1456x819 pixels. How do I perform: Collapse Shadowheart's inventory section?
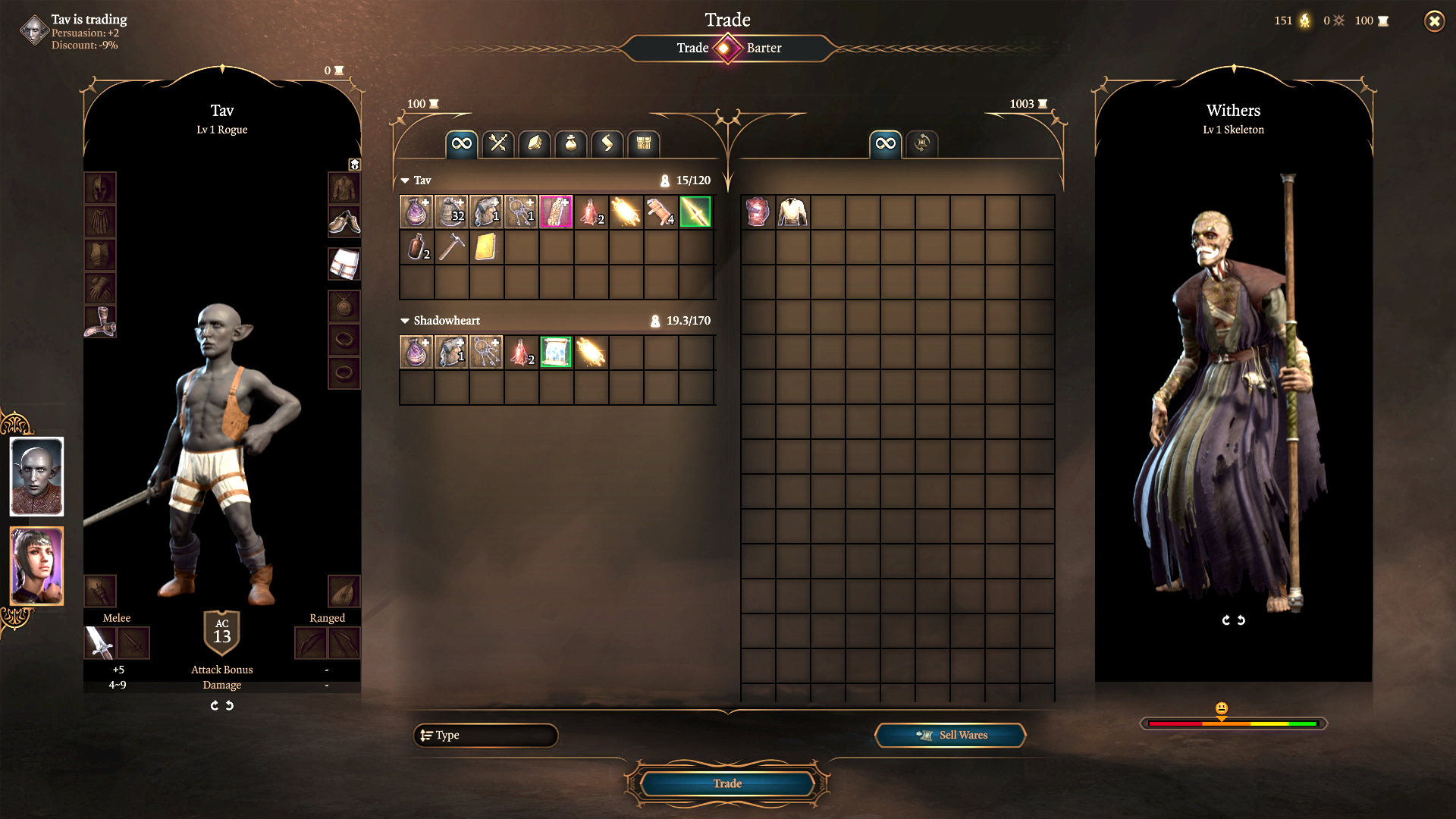click(x=405, y=321)
